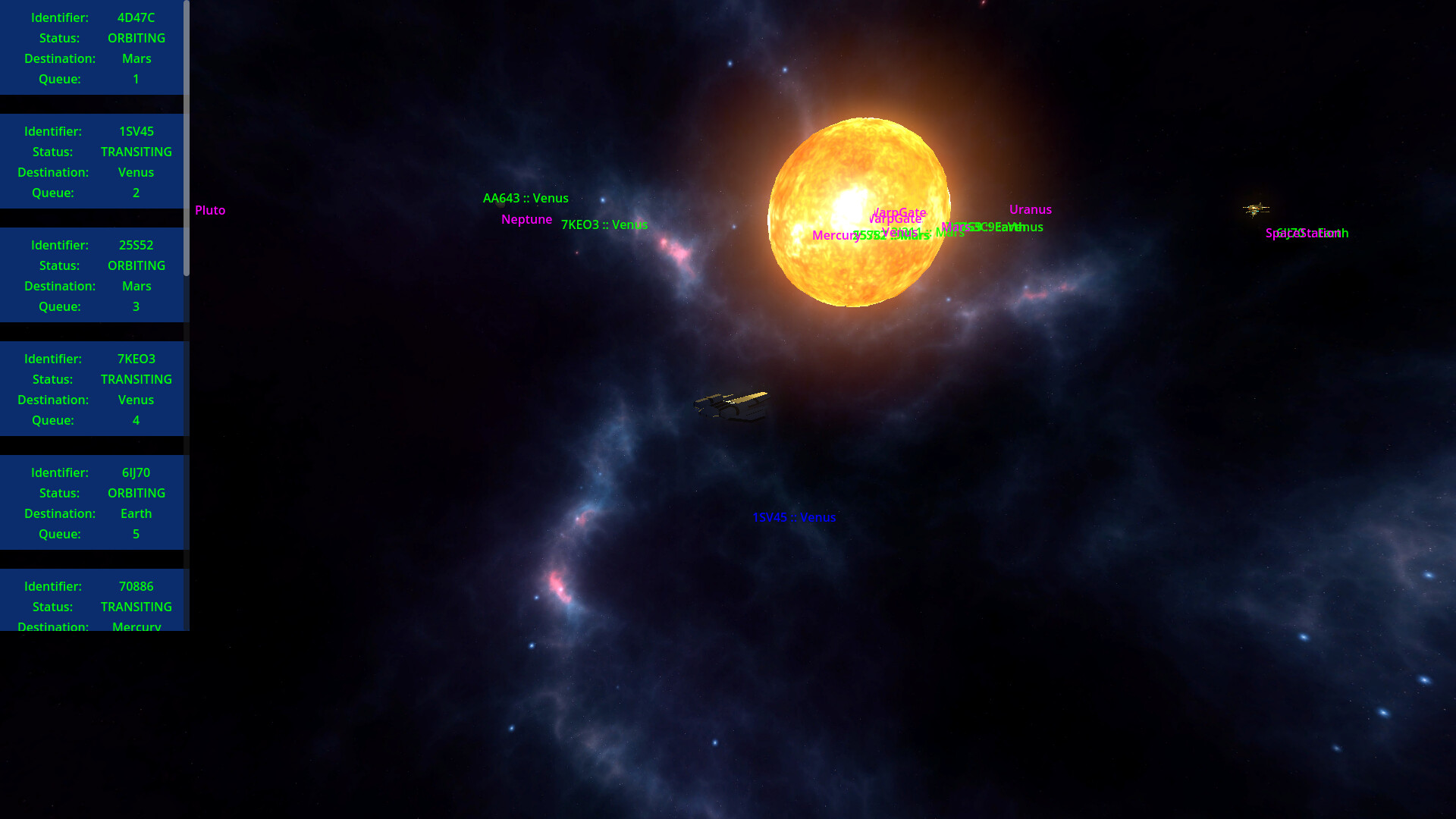
Task: Click the Queue value for ship 7KEO3
Action: (x=136, y=420)
